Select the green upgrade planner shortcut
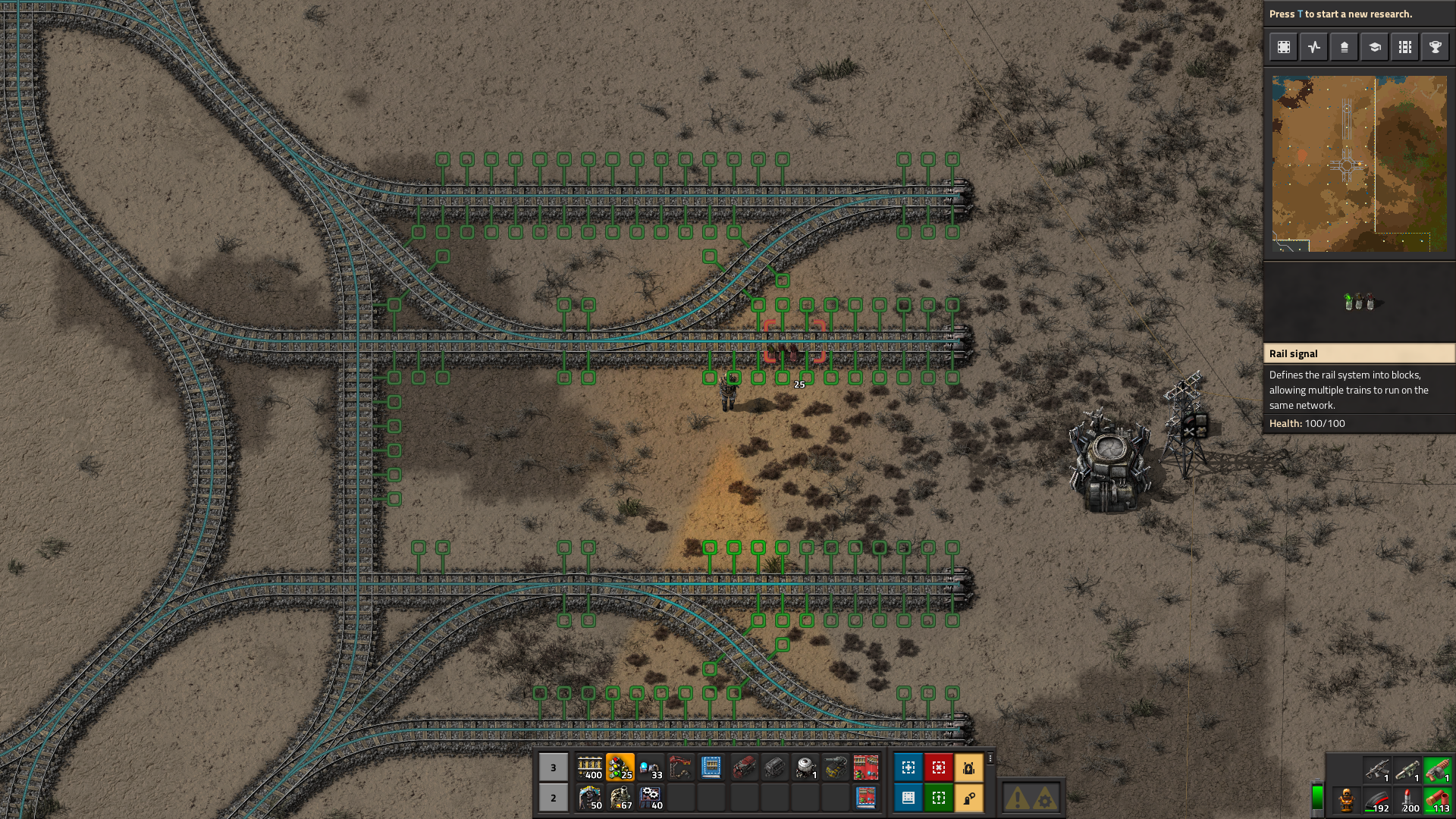Viewport: 1456px width, 819px height. click(x=938, y=798)
